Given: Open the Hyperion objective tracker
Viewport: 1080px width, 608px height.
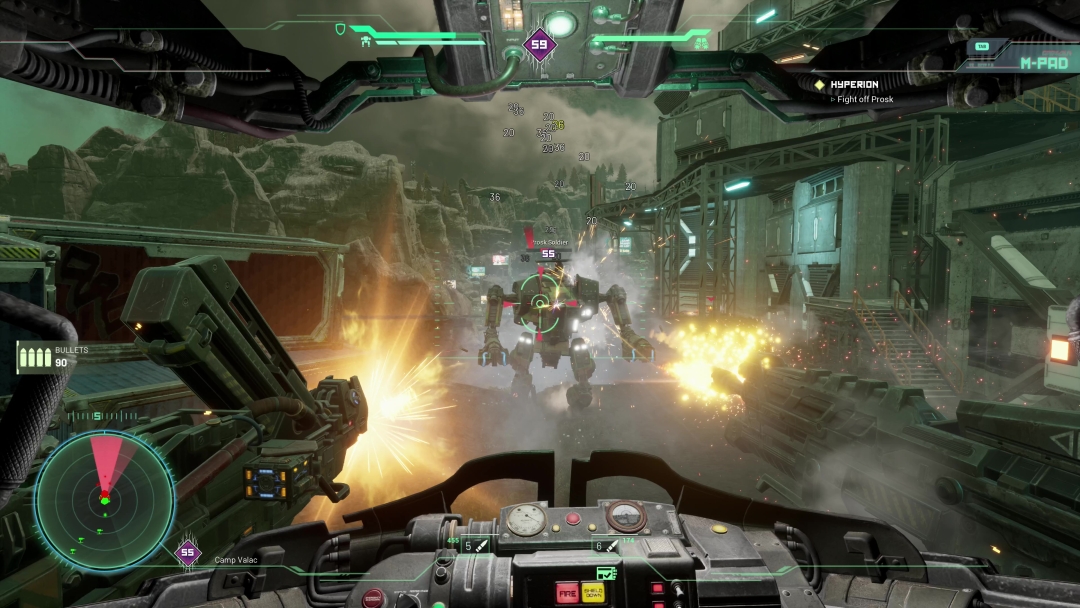Looking at the screenshot, I should click(x=852, y=85).
